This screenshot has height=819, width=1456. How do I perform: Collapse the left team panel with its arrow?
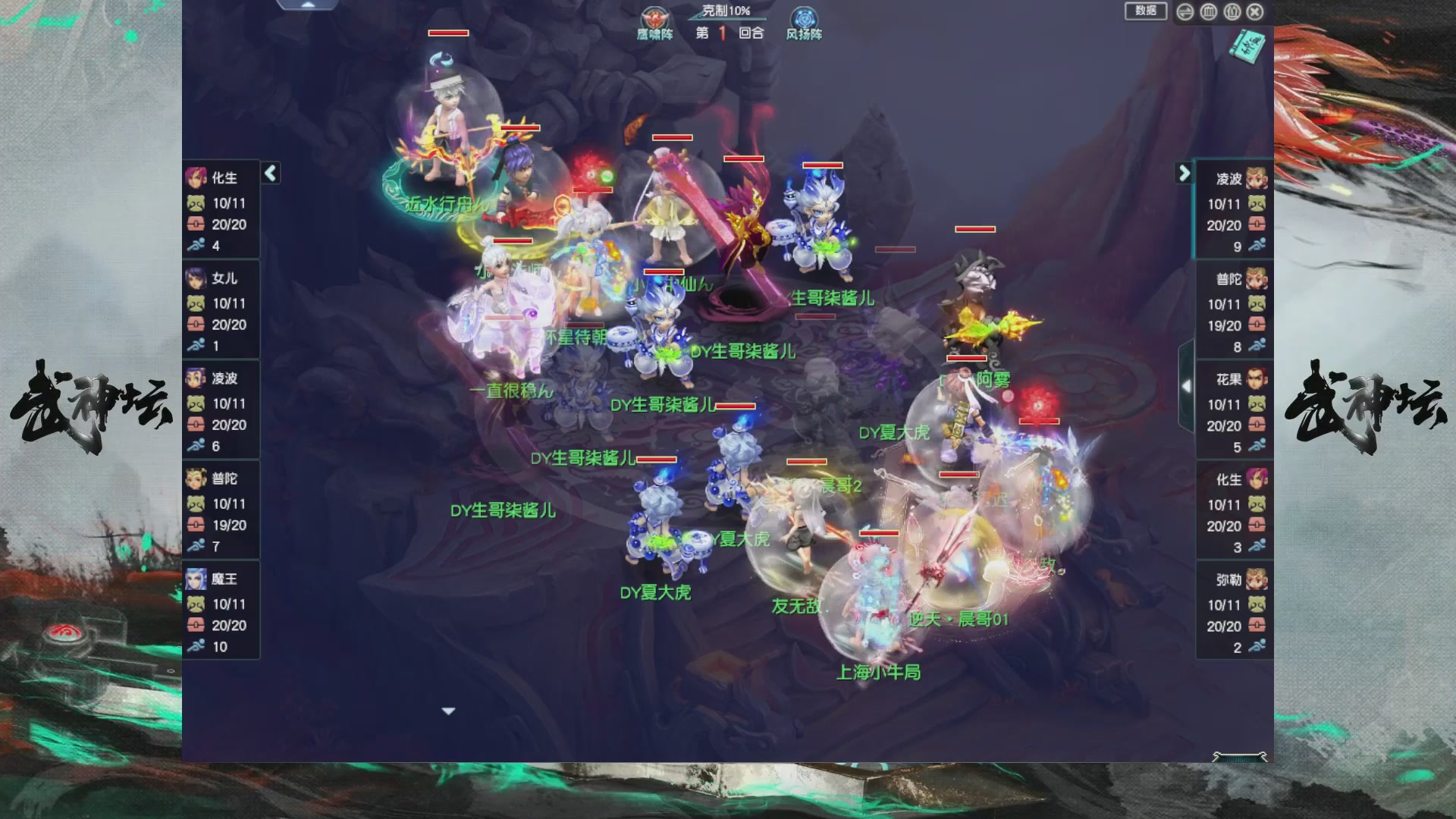pyautogui.click(x=270, y=174)
